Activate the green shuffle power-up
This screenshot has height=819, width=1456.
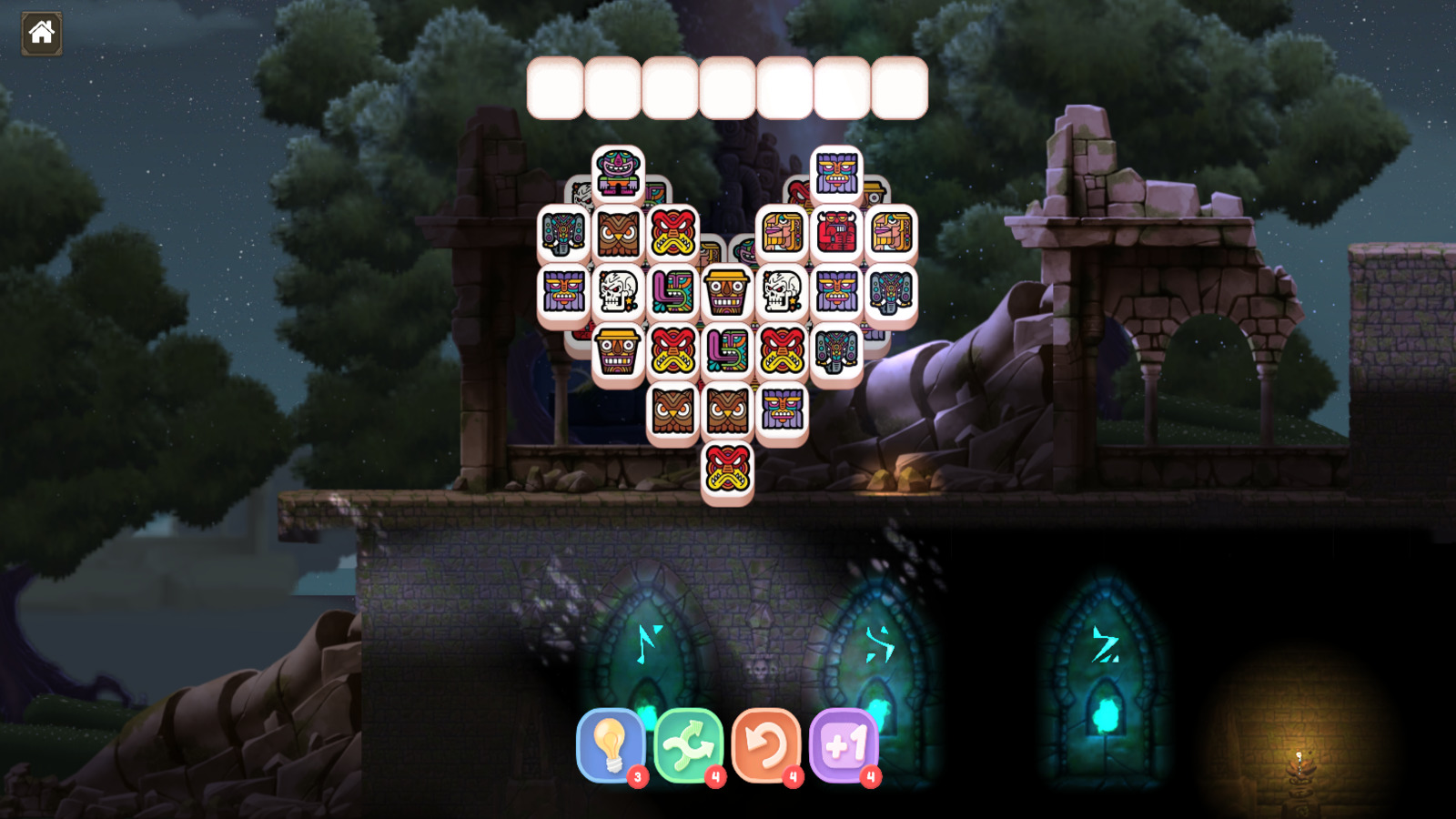tap(688, 746)
